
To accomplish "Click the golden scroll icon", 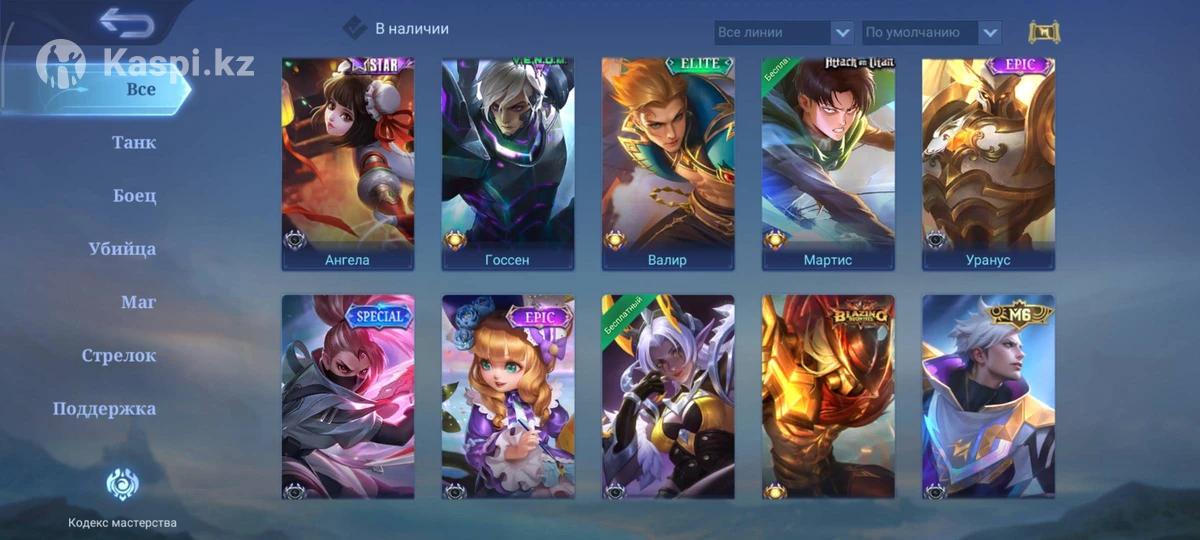I will pyautogui.click(x=1044, y=32).
